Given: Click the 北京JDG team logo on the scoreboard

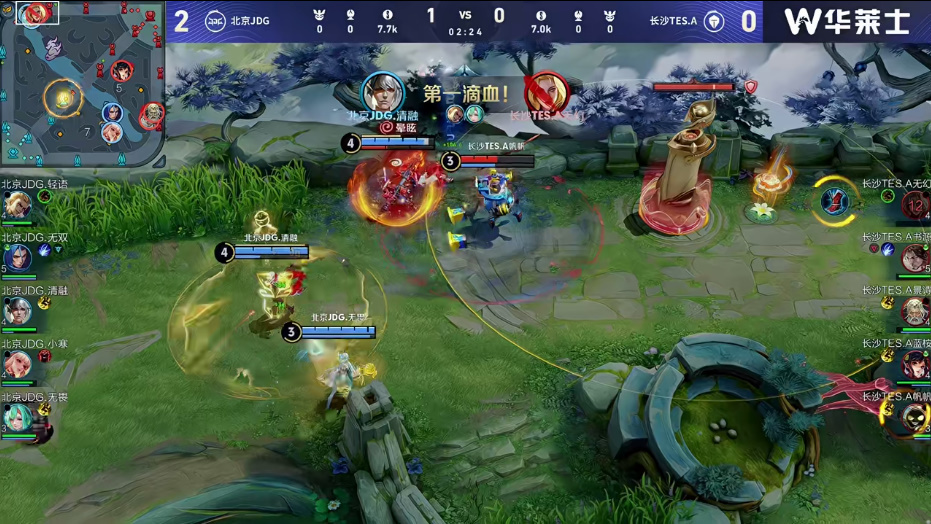Looking at the screenshot, I should tap(215, 21).
